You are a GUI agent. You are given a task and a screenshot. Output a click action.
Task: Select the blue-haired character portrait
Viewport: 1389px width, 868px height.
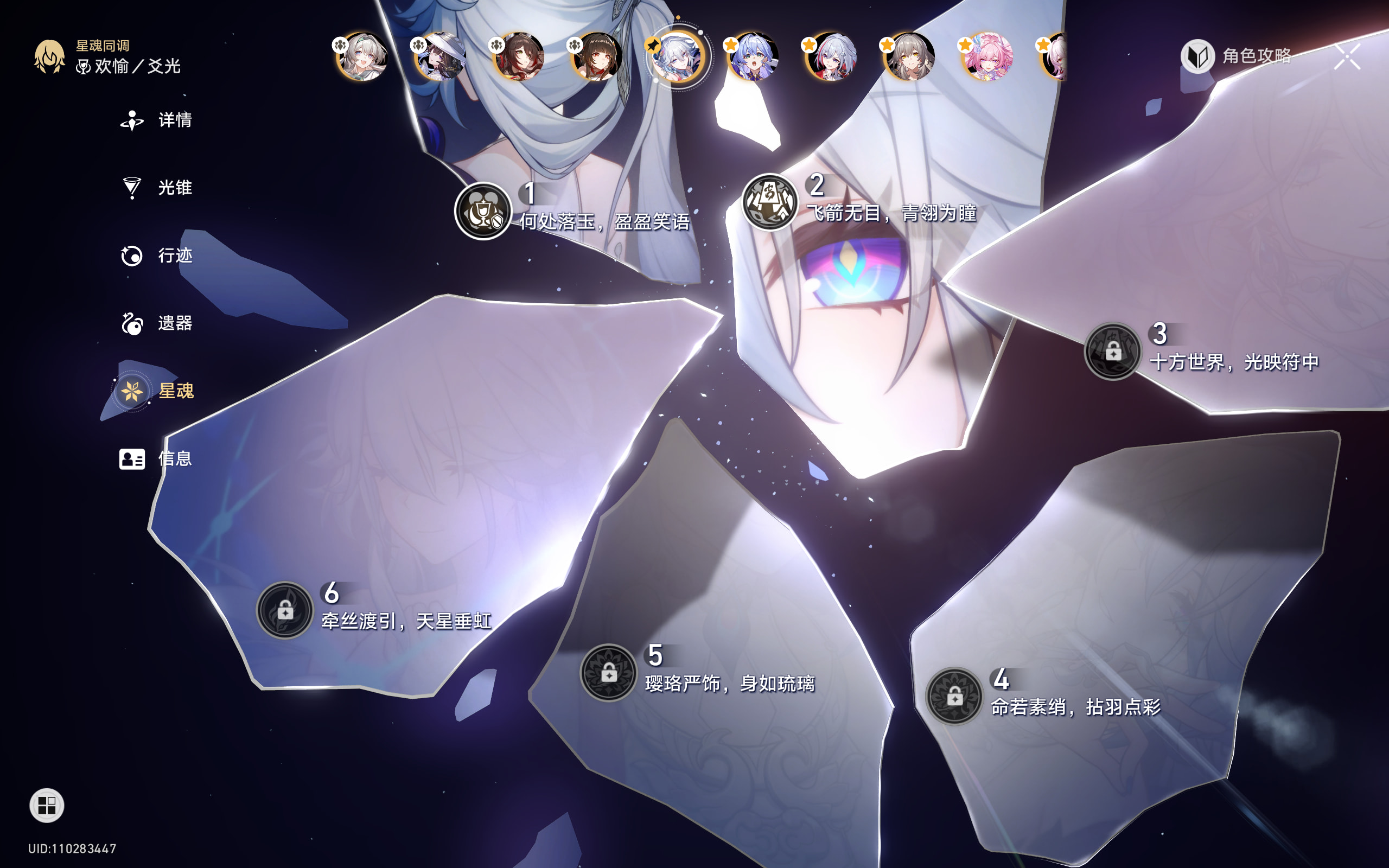[x=752, y=56]
